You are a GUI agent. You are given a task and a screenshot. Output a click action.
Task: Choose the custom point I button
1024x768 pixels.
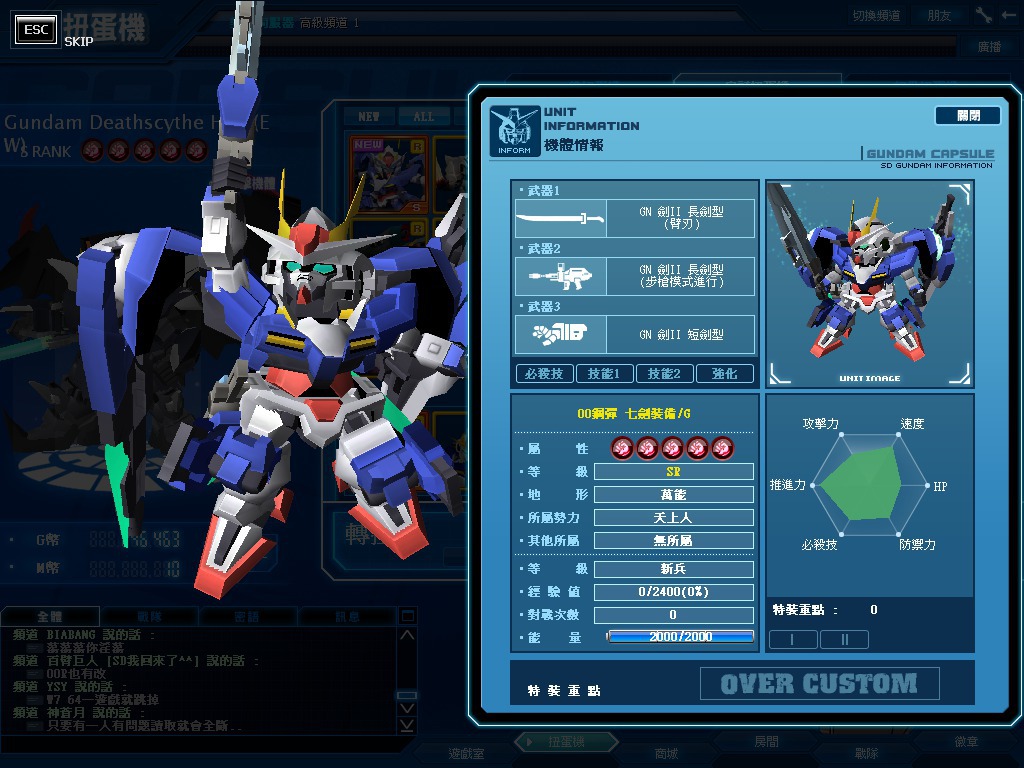tap(793, 639)
